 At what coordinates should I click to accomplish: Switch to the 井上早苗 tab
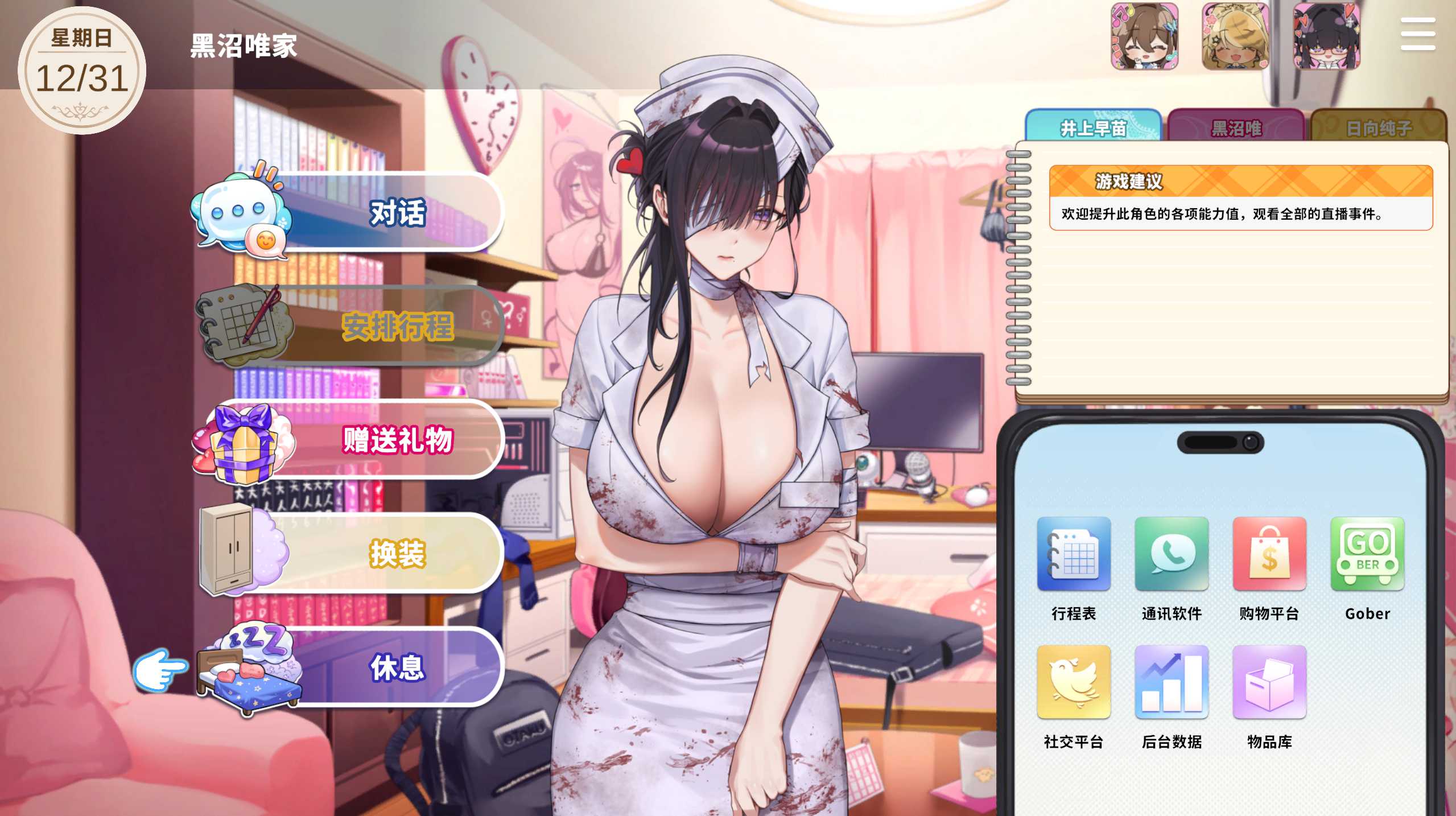pyautogui.click(x=1093, y=127)
